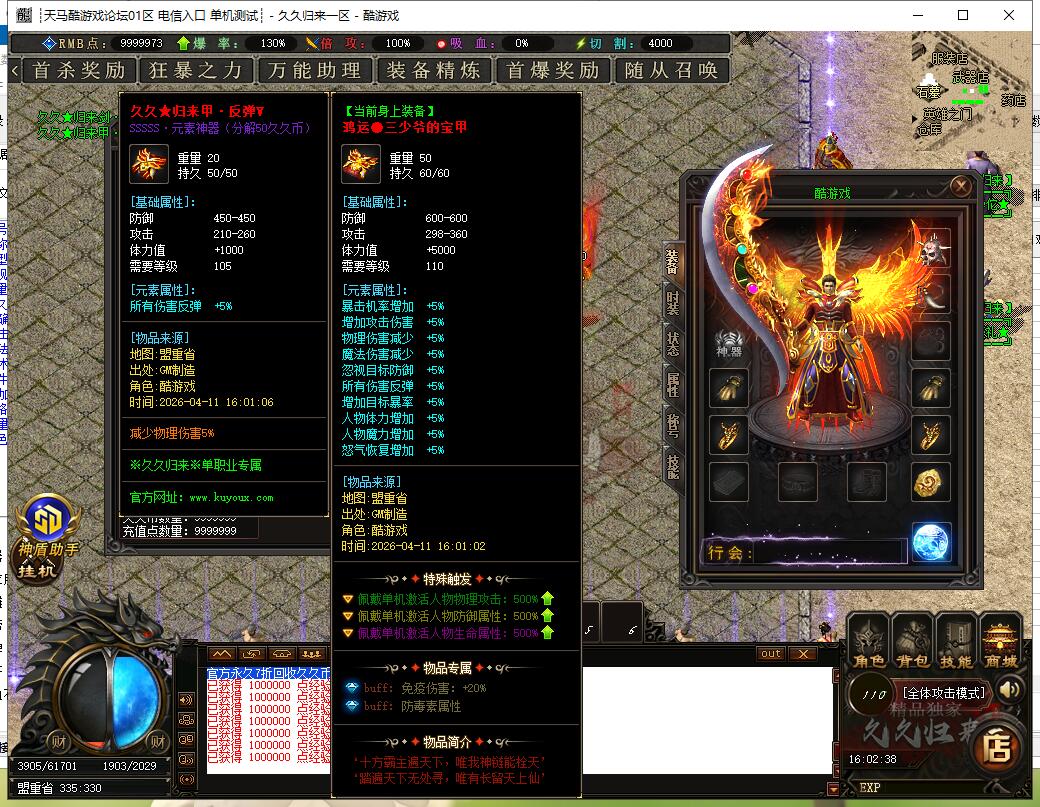The height and width of the screenshot is (807, 1040).
Task: Close the character equipment panel
Action: click(x=961, y=186)
